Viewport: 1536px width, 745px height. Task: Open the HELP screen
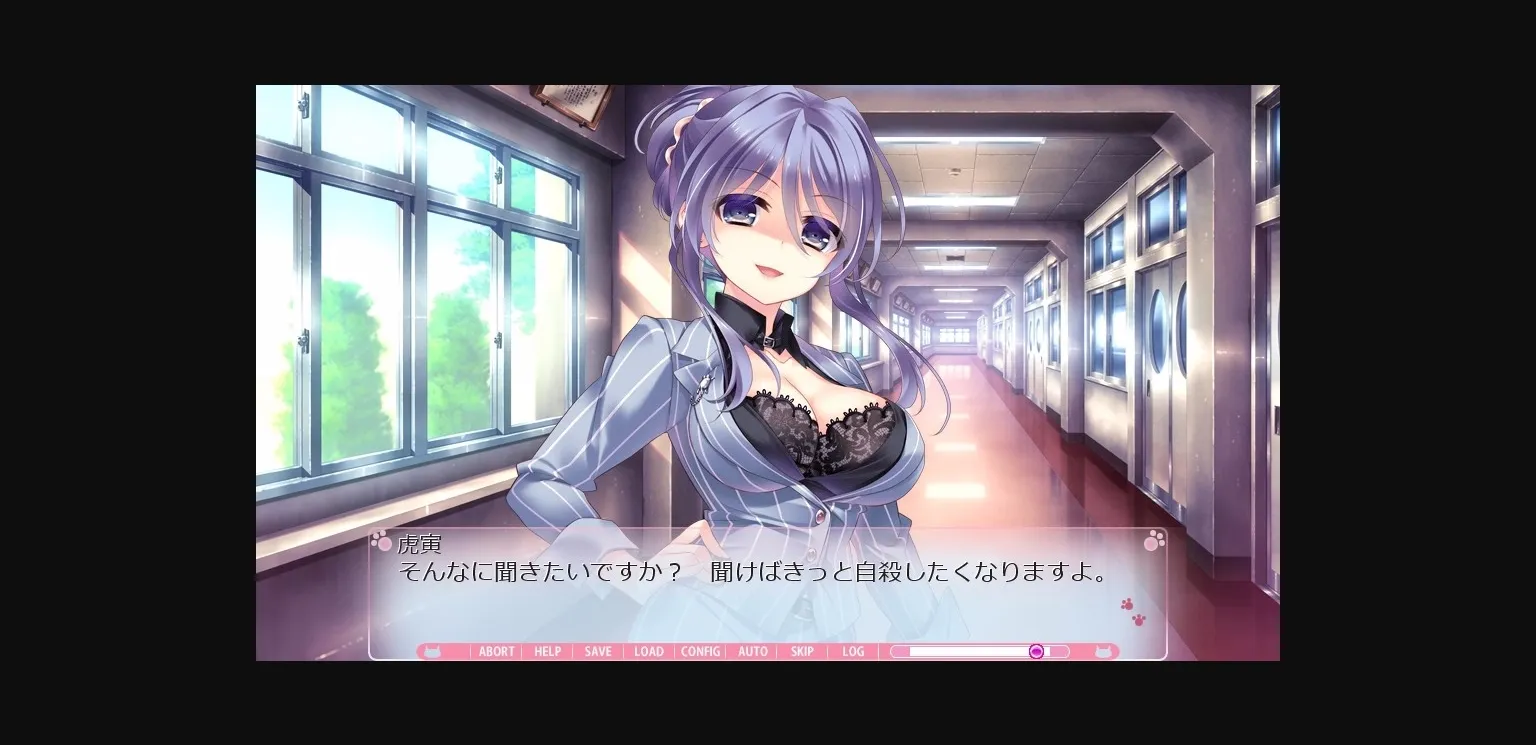[x=547, y=651]
